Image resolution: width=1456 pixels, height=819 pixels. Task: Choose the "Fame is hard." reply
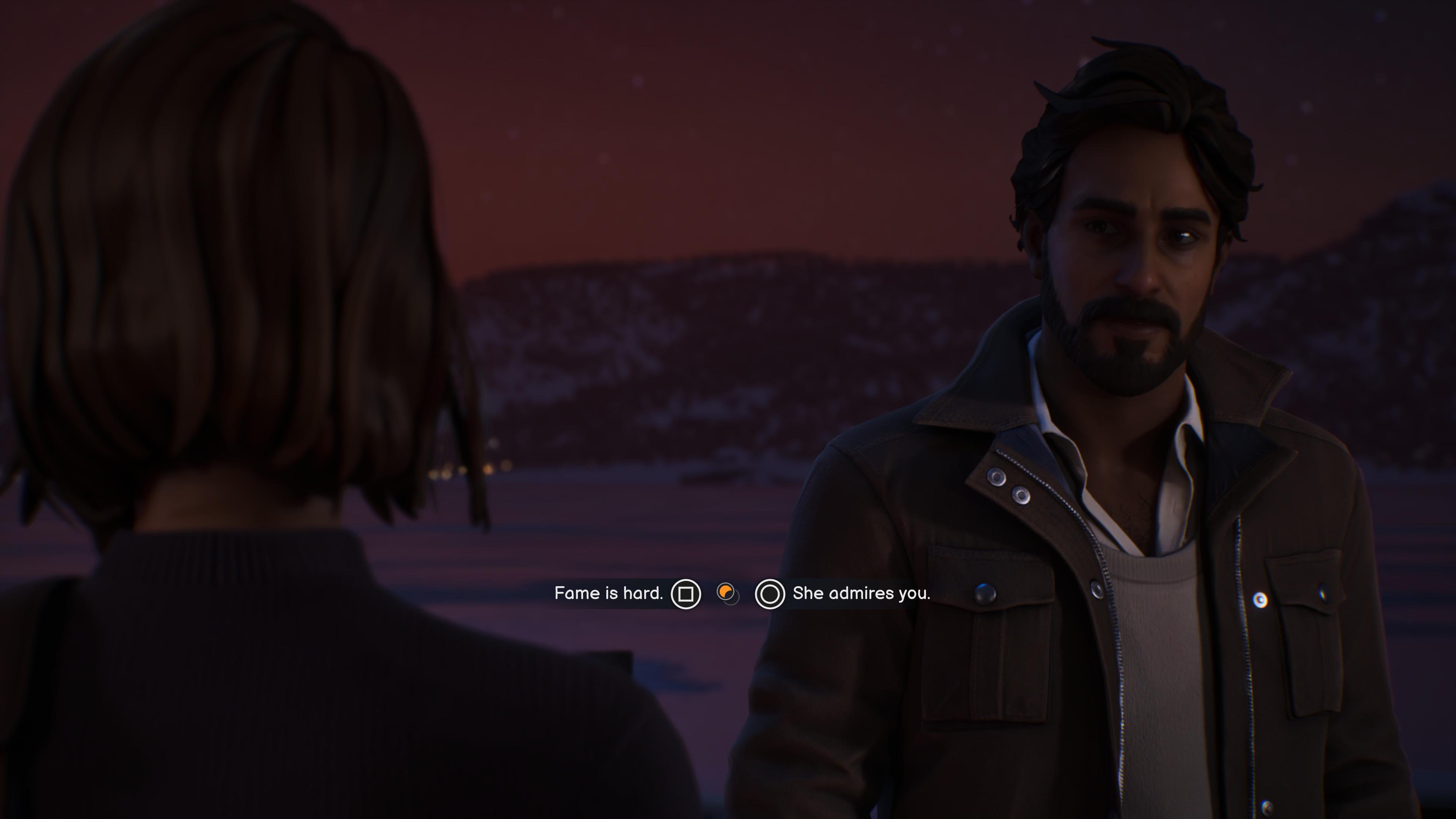coord(609,593)
